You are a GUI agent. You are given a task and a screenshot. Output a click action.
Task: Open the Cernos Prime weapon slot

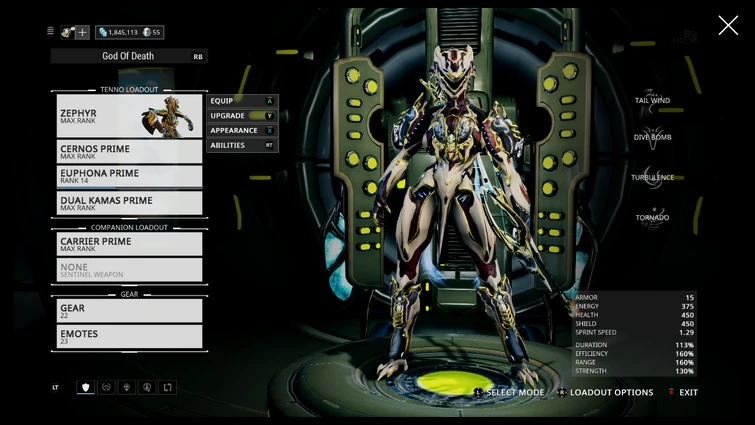pos(128,152)
